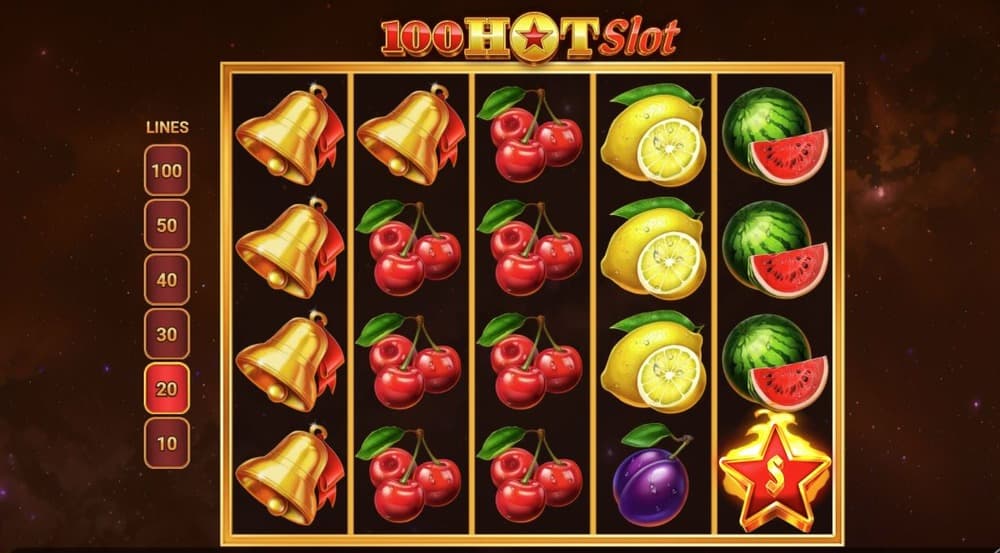The width and height of the screenshot is (1000, 553).
Task: Set the lines to 40
Action: (x=167, y=280)
